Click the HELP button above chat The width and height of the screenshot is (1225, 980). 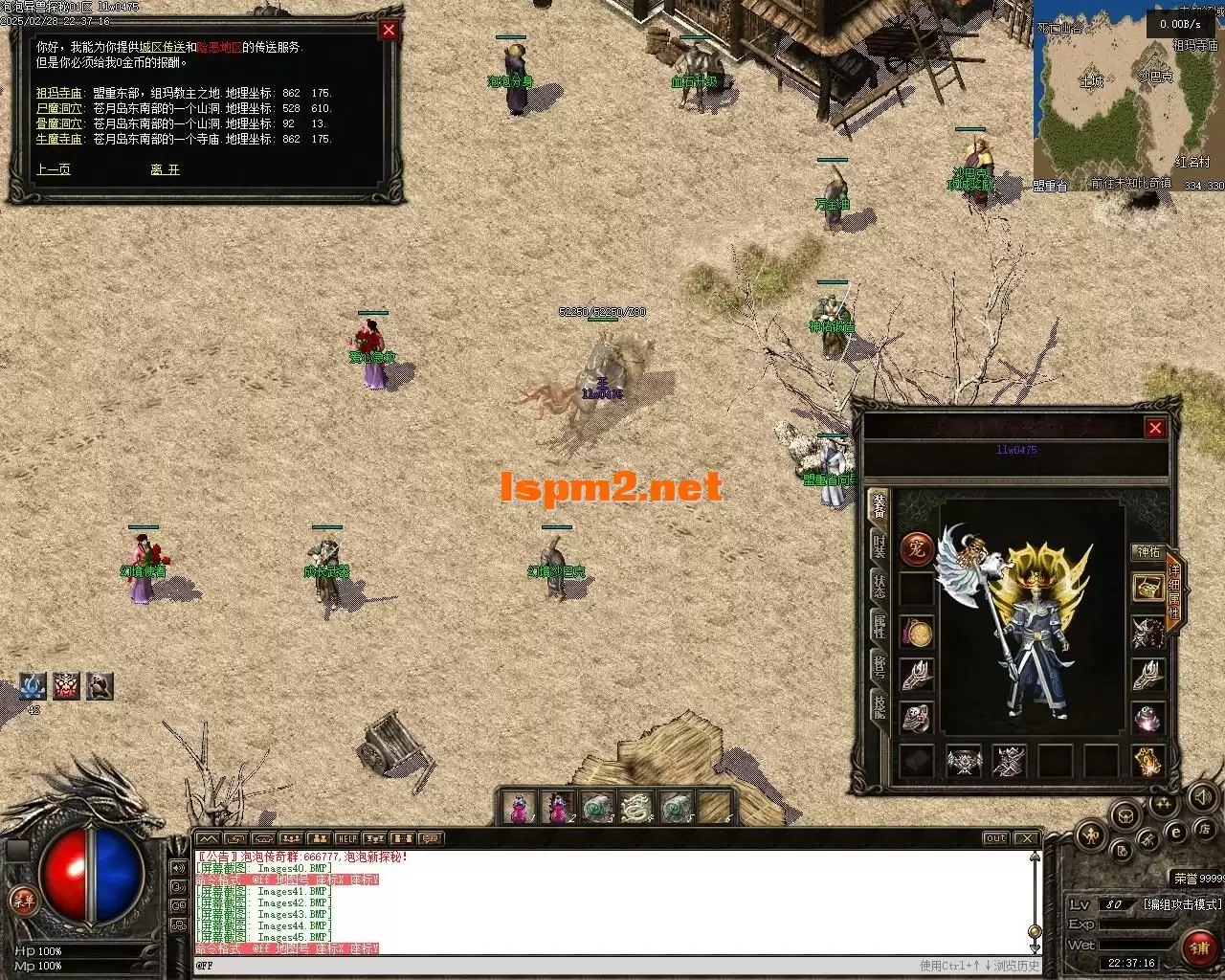(346, 839)
